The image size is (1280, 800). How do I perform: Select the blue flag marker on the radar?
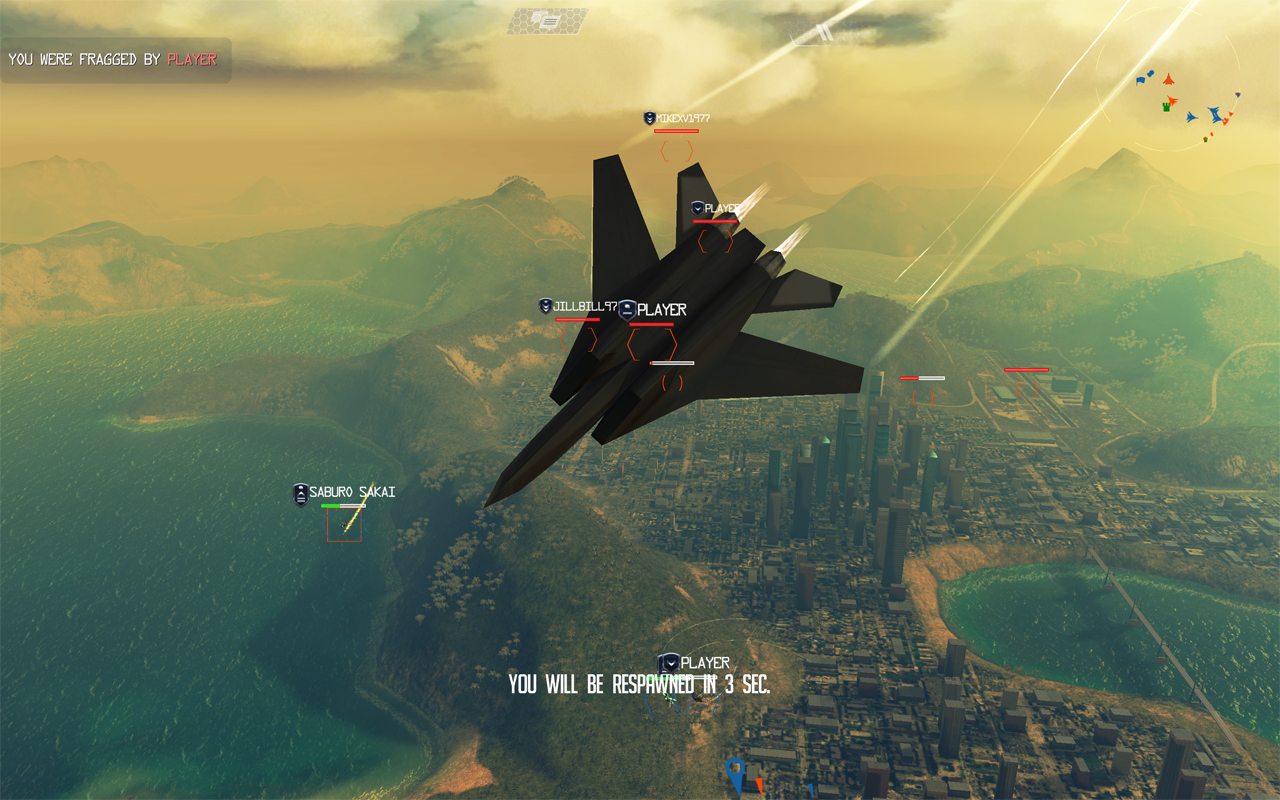(x=1142, y=79)
